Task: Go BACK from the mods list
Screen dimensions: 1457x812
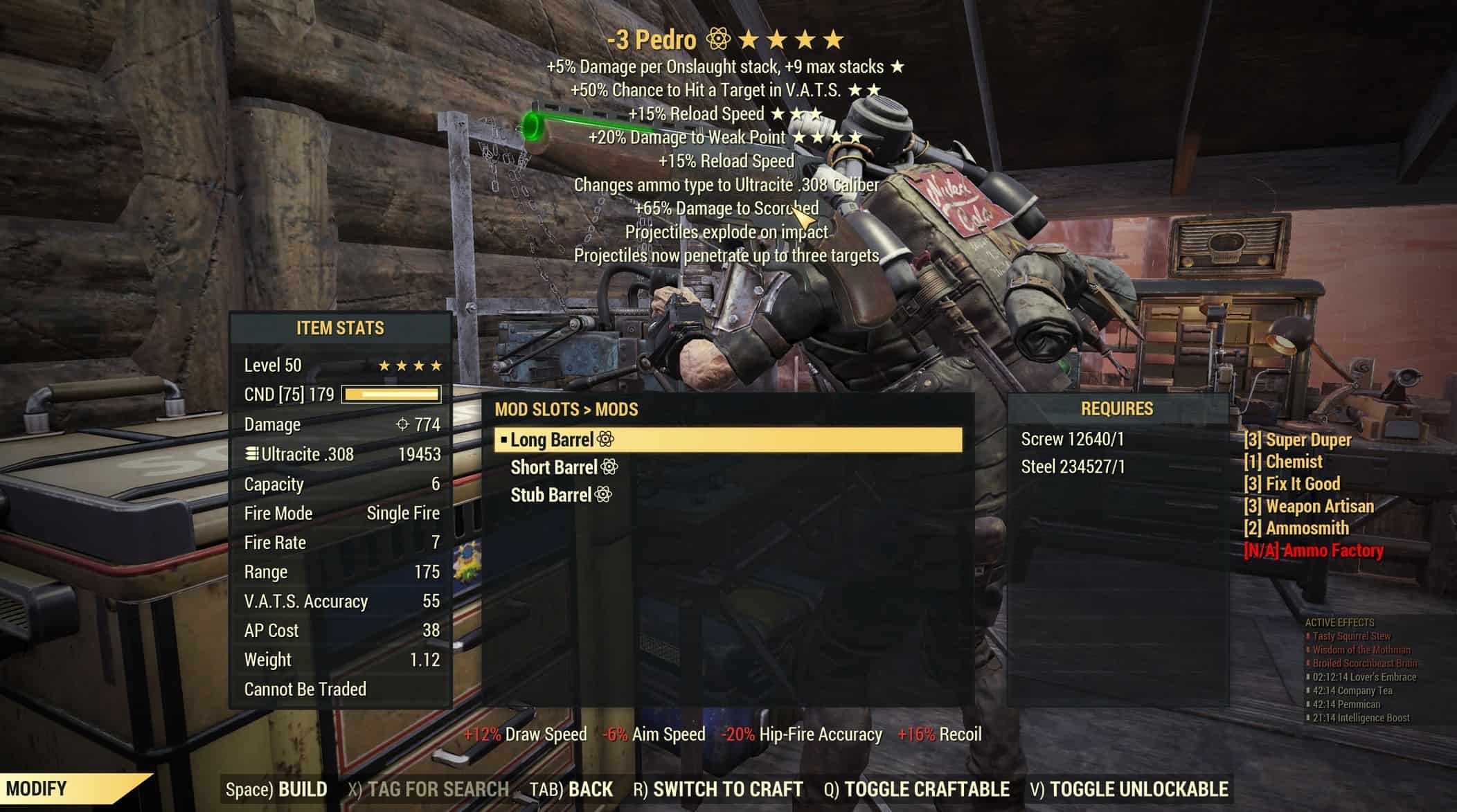Action: pyautogui.click(x=571, y=789)
